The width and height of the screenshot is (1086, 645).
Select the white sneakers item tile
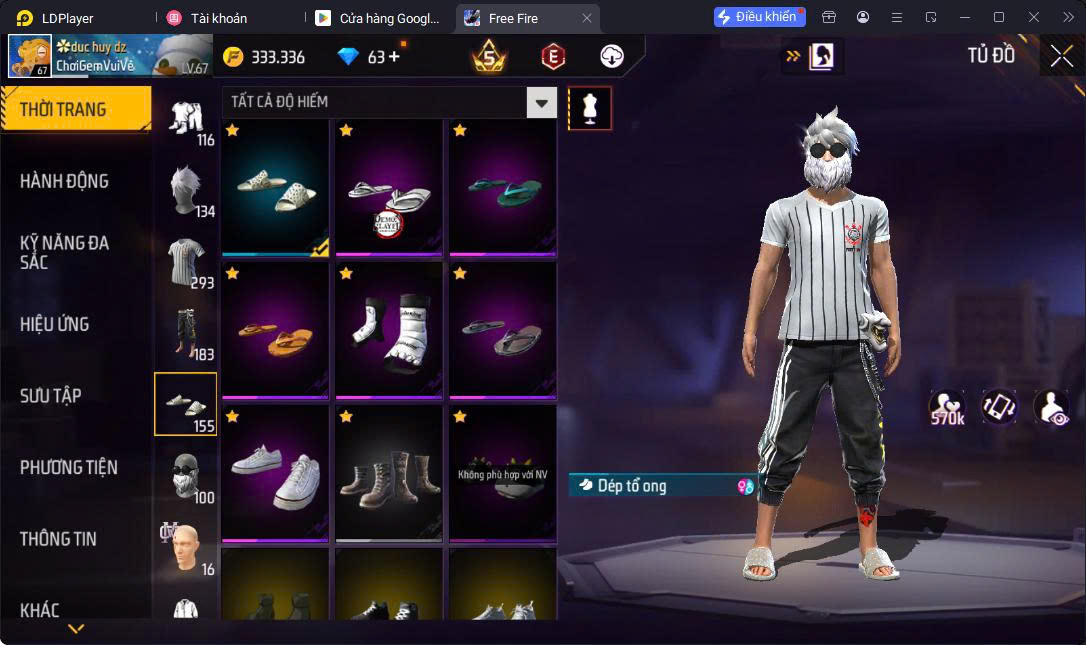click(x=275, y=473)
